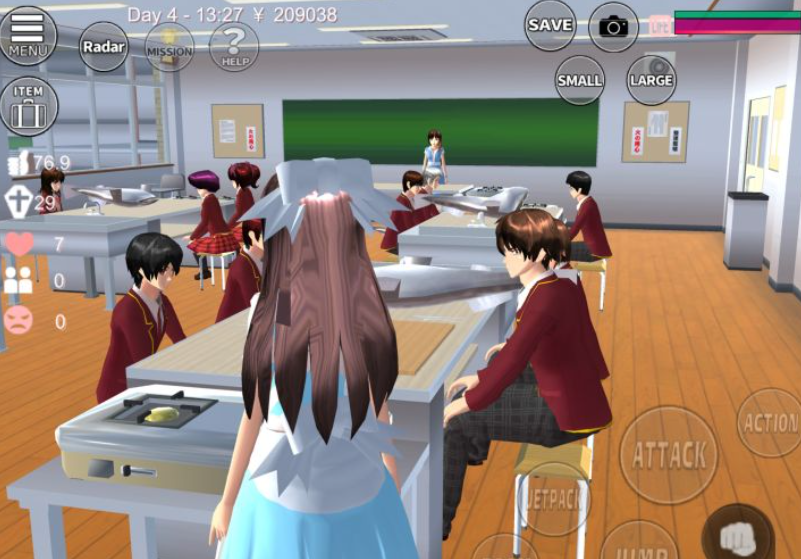
Task: Toggle the Radar button
Action: (103, 46)
